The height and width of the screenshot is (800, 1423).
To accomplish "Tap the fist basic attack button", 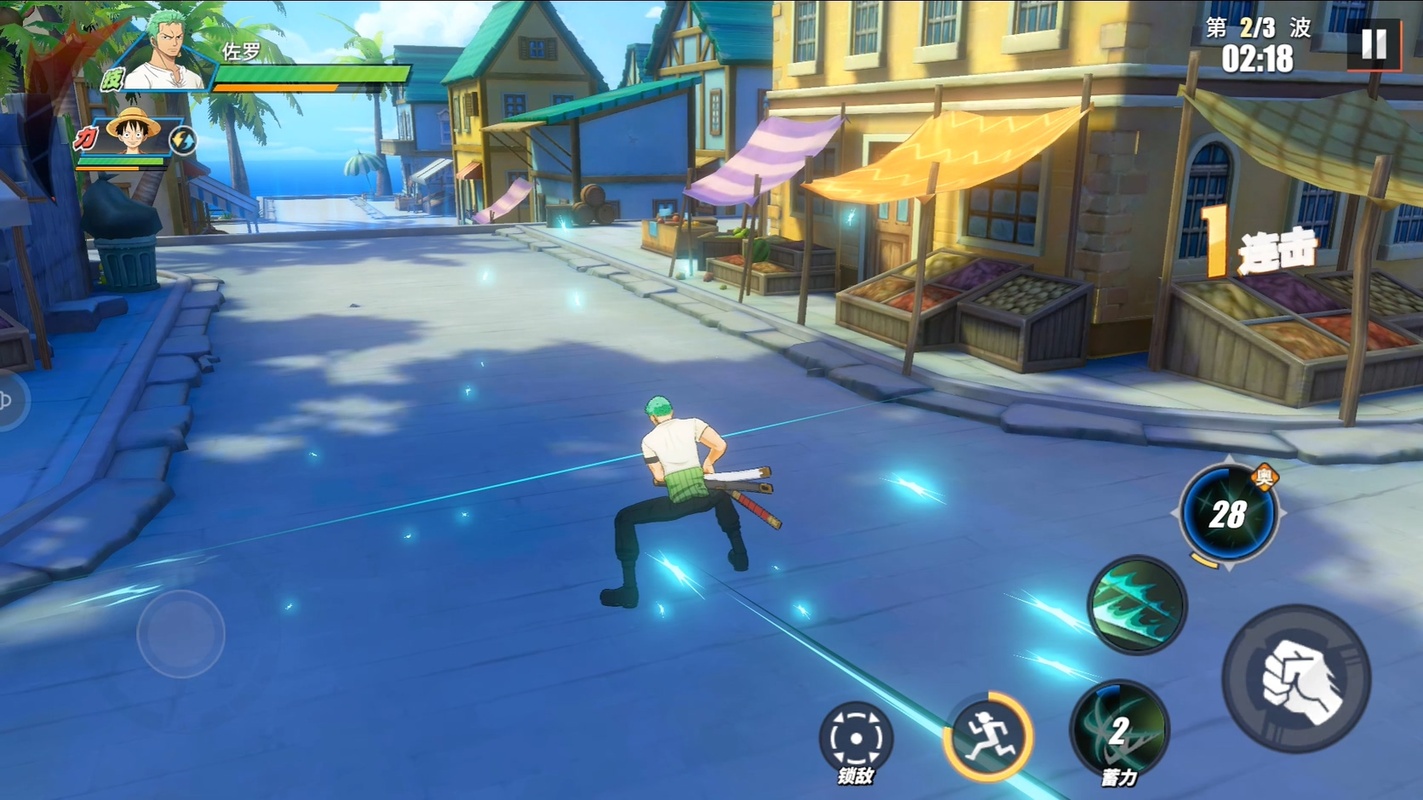I will 1296,679.
